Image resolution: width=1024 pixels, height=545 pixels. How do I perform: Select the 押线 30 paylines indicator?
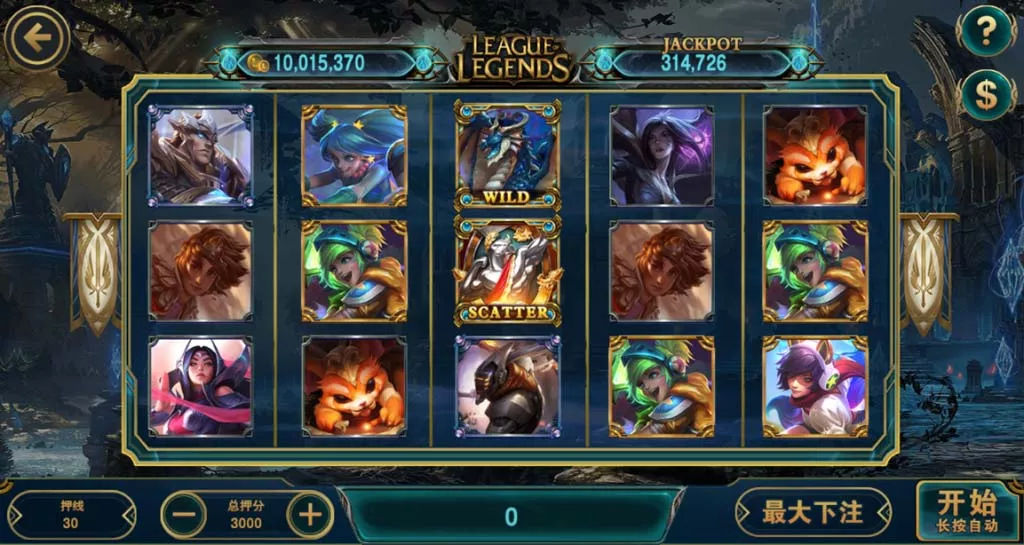coord(71,514)
